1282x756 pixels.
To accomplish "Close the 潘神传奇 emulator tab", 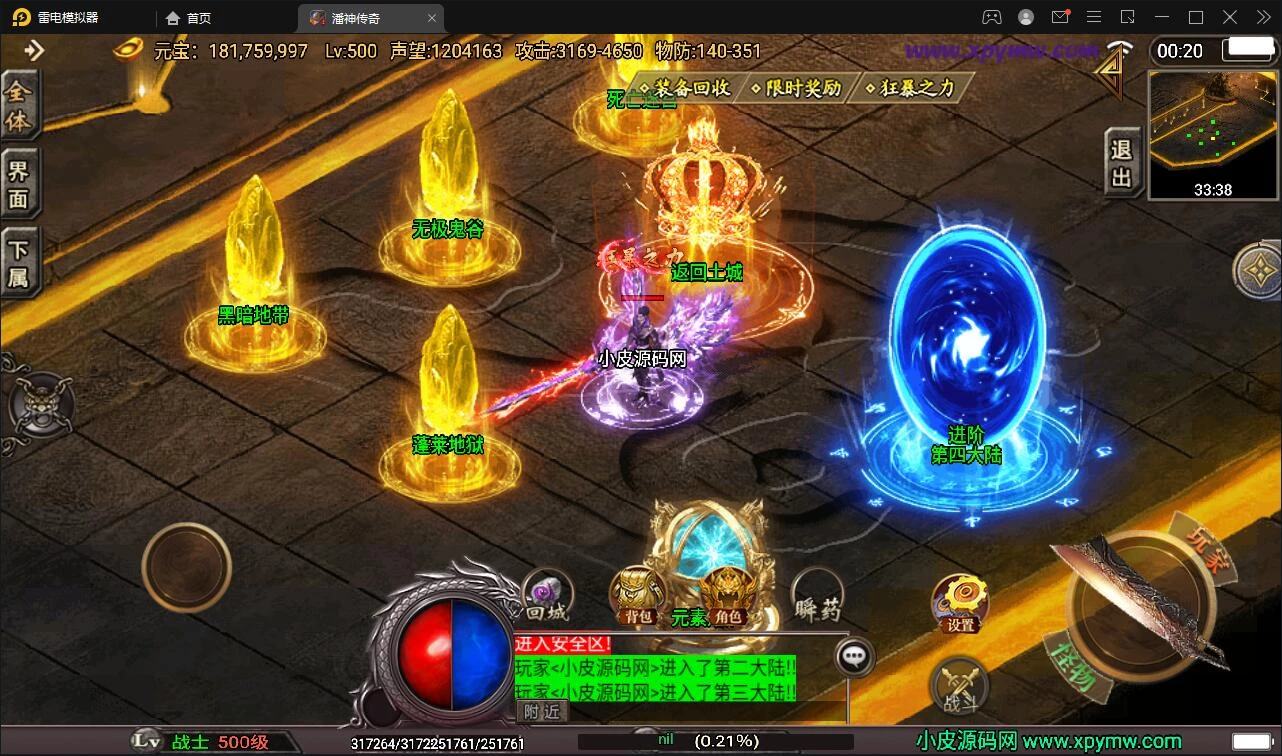I will click(431, 18).
